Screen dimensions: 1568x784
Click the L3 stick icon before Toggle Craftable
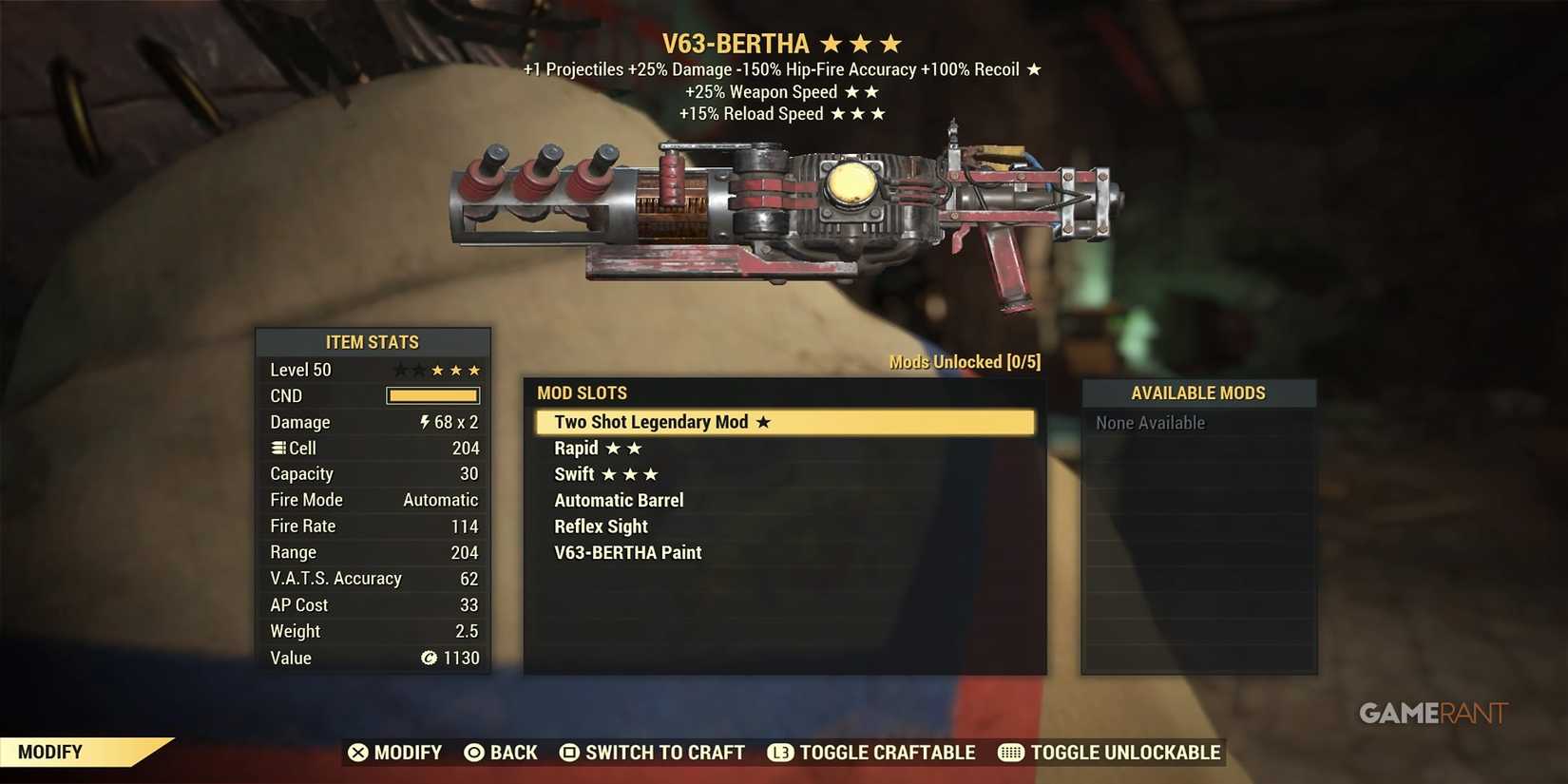(x=779, y=752)
